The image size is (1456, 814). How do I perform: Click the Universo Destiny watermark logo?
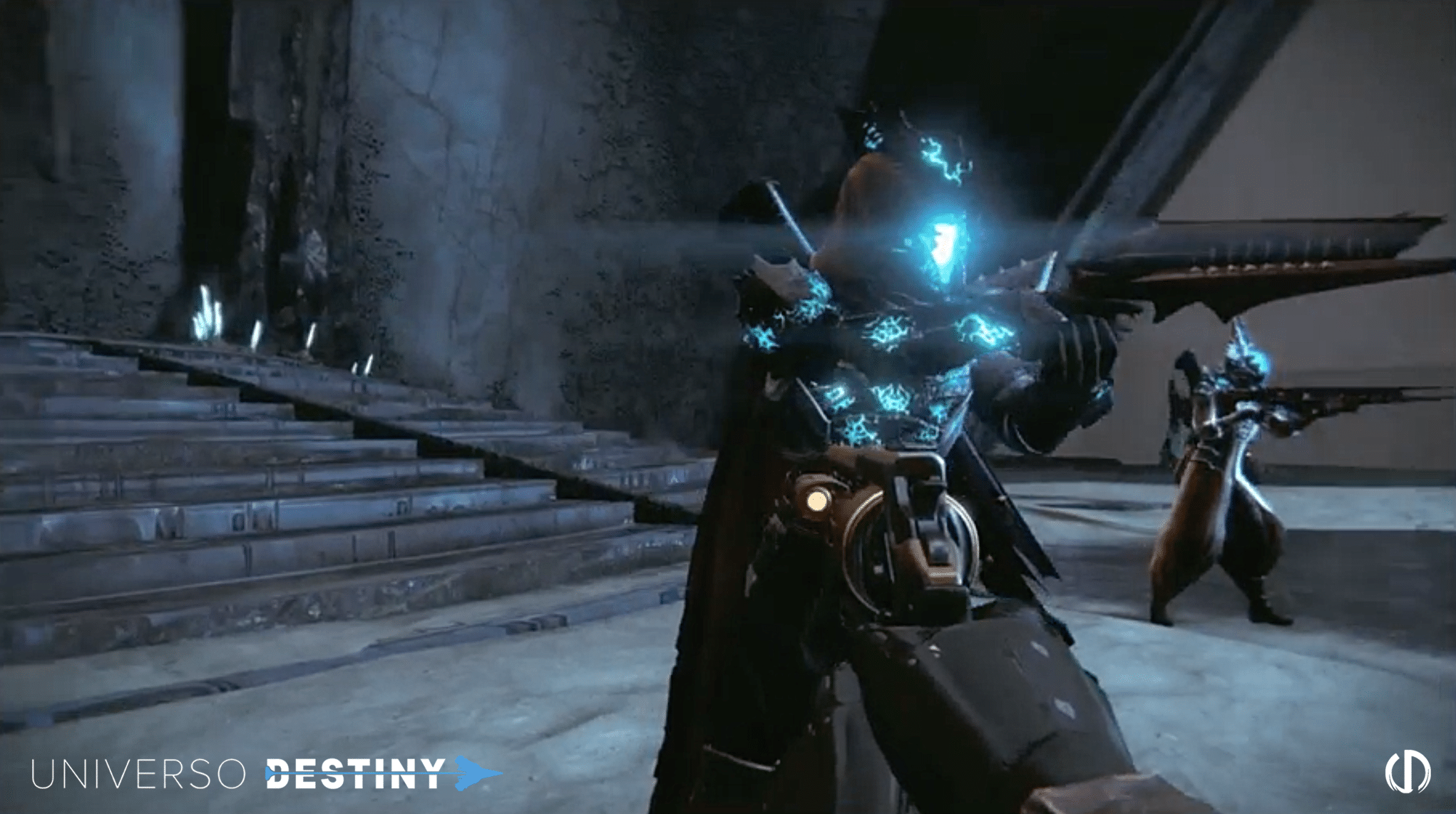click(265, 773)
